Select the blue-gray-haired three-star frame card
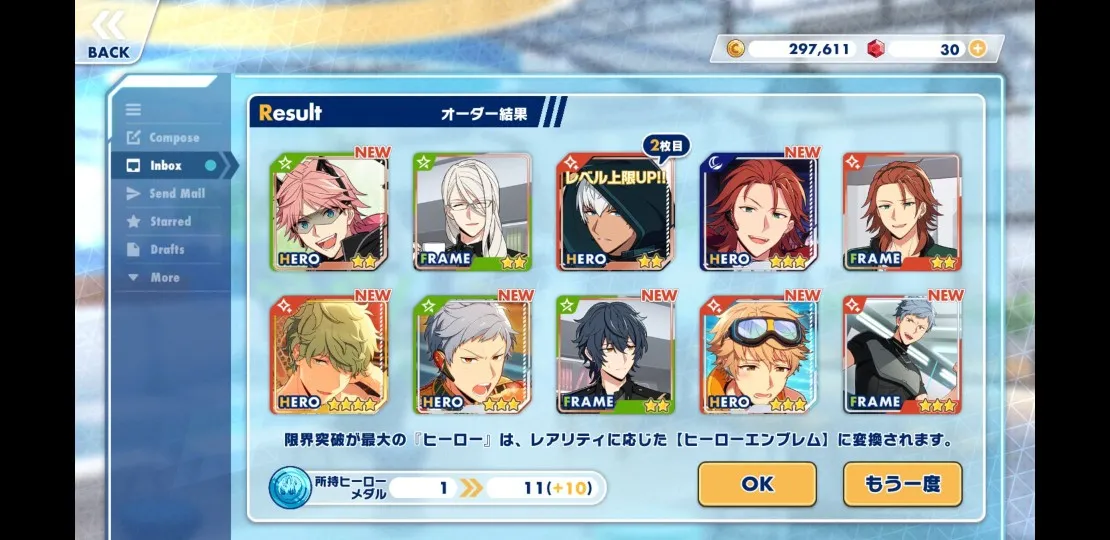This screenshot has width=1110, height=540. [x=902, y=355]
